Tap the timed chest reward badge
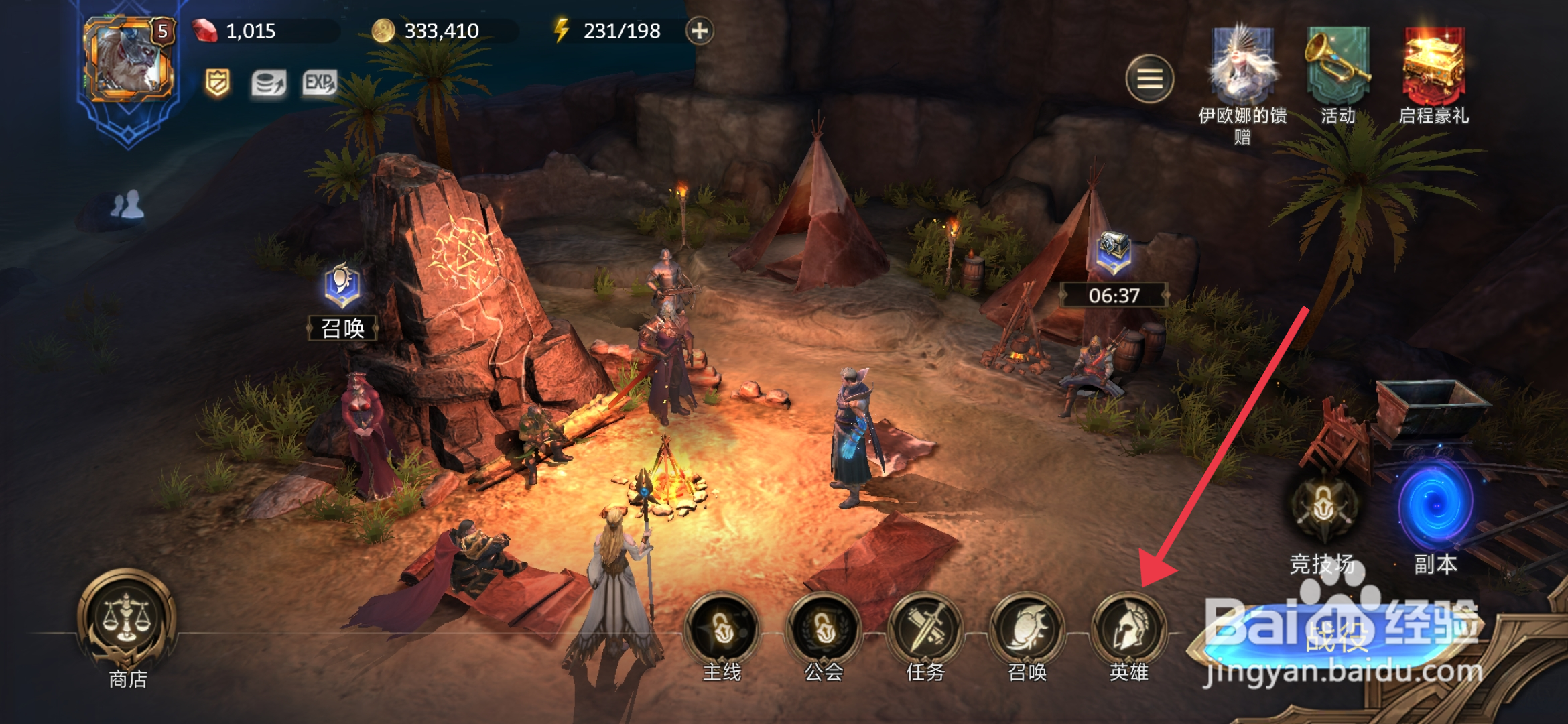Screen dimensions: 1568x724 [x=1114, y=255]
